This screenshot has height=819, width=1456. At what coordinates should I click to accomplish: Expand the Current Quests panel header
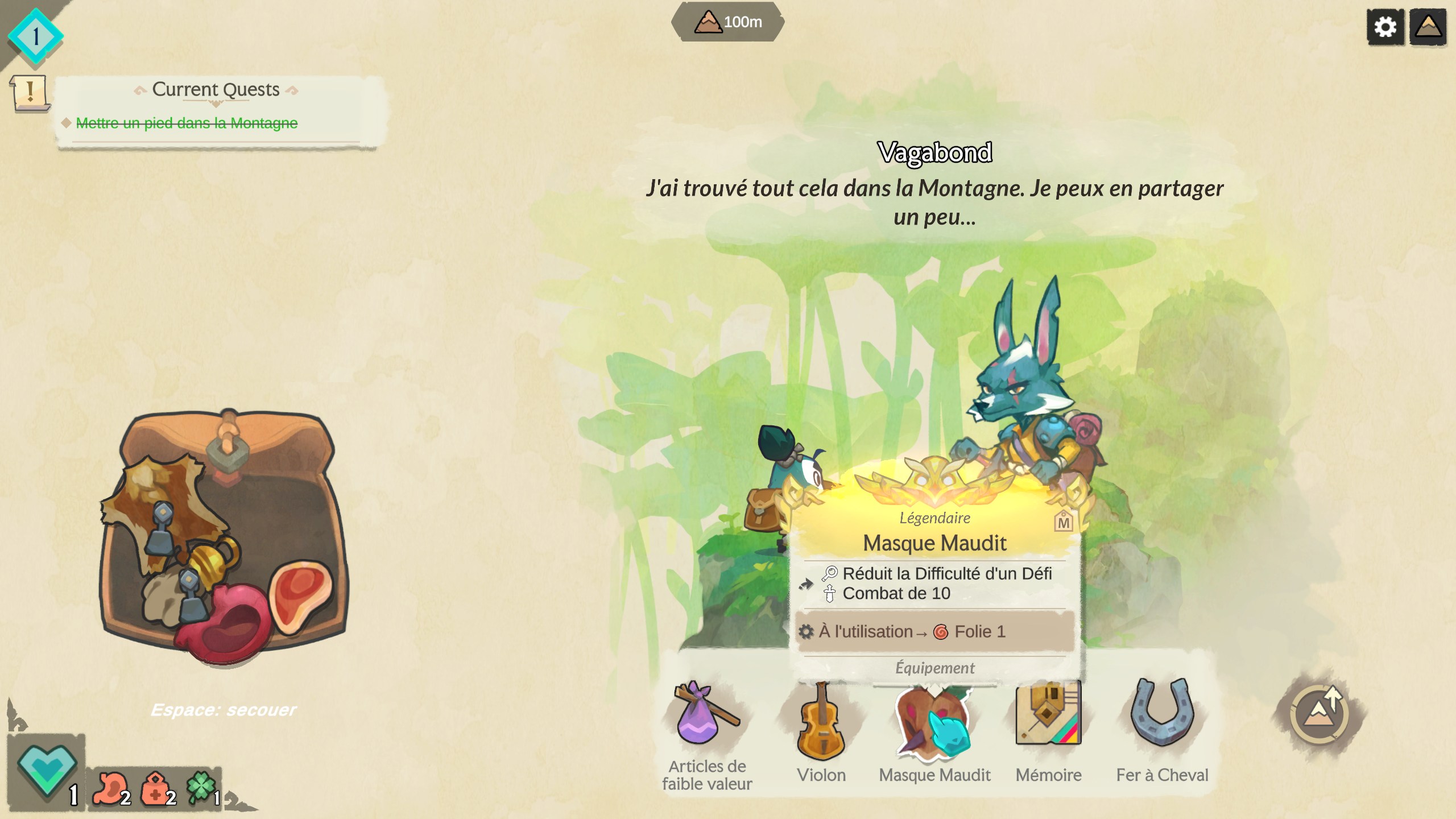(x=216, y=90)
